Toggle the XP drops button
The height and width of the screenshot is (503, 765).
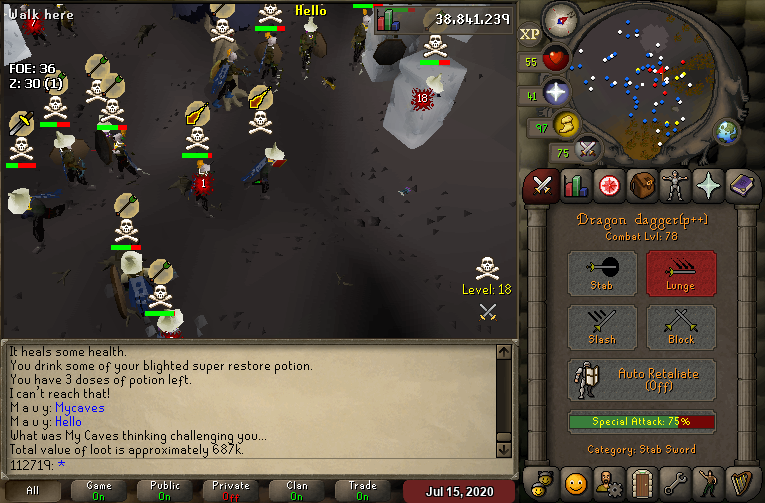click(x=530, y=34)
